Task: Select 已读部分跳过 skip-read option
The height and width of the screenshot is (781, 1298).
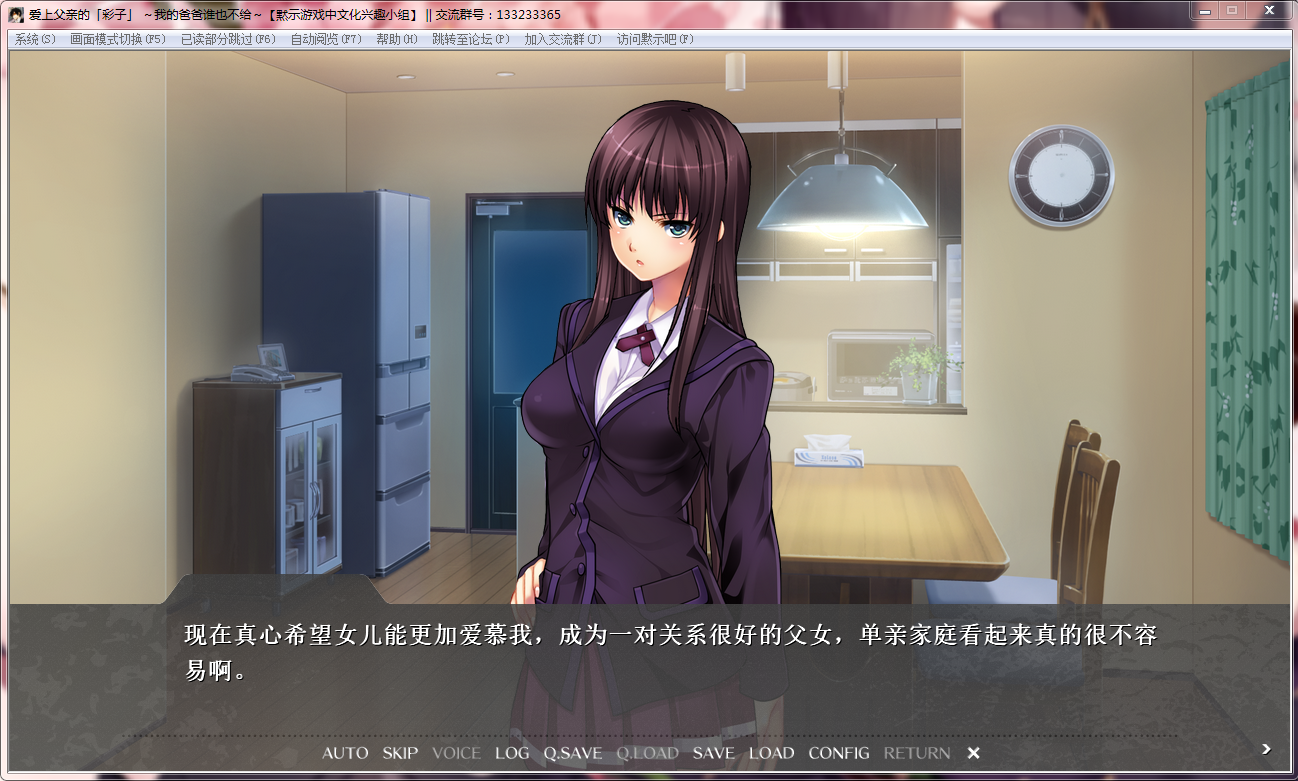Action: 228,39
